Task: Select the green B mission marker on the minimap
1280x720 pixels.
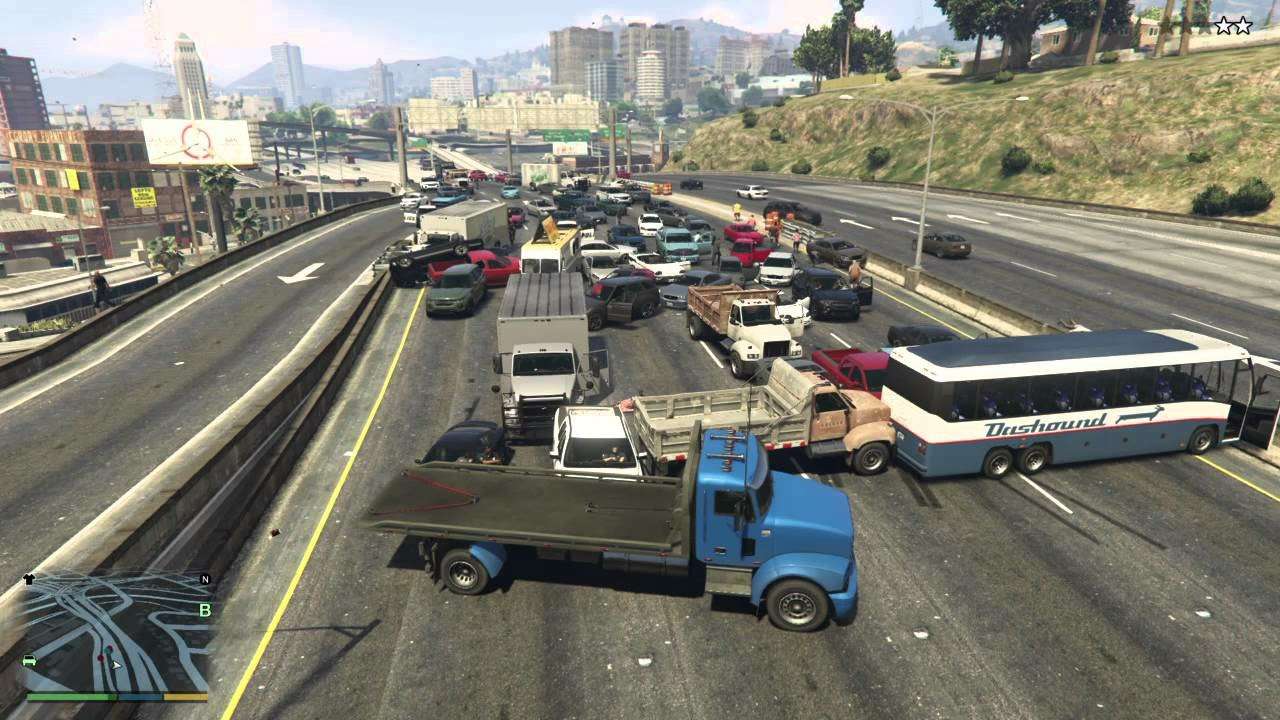Action: [x=204, y=609]
